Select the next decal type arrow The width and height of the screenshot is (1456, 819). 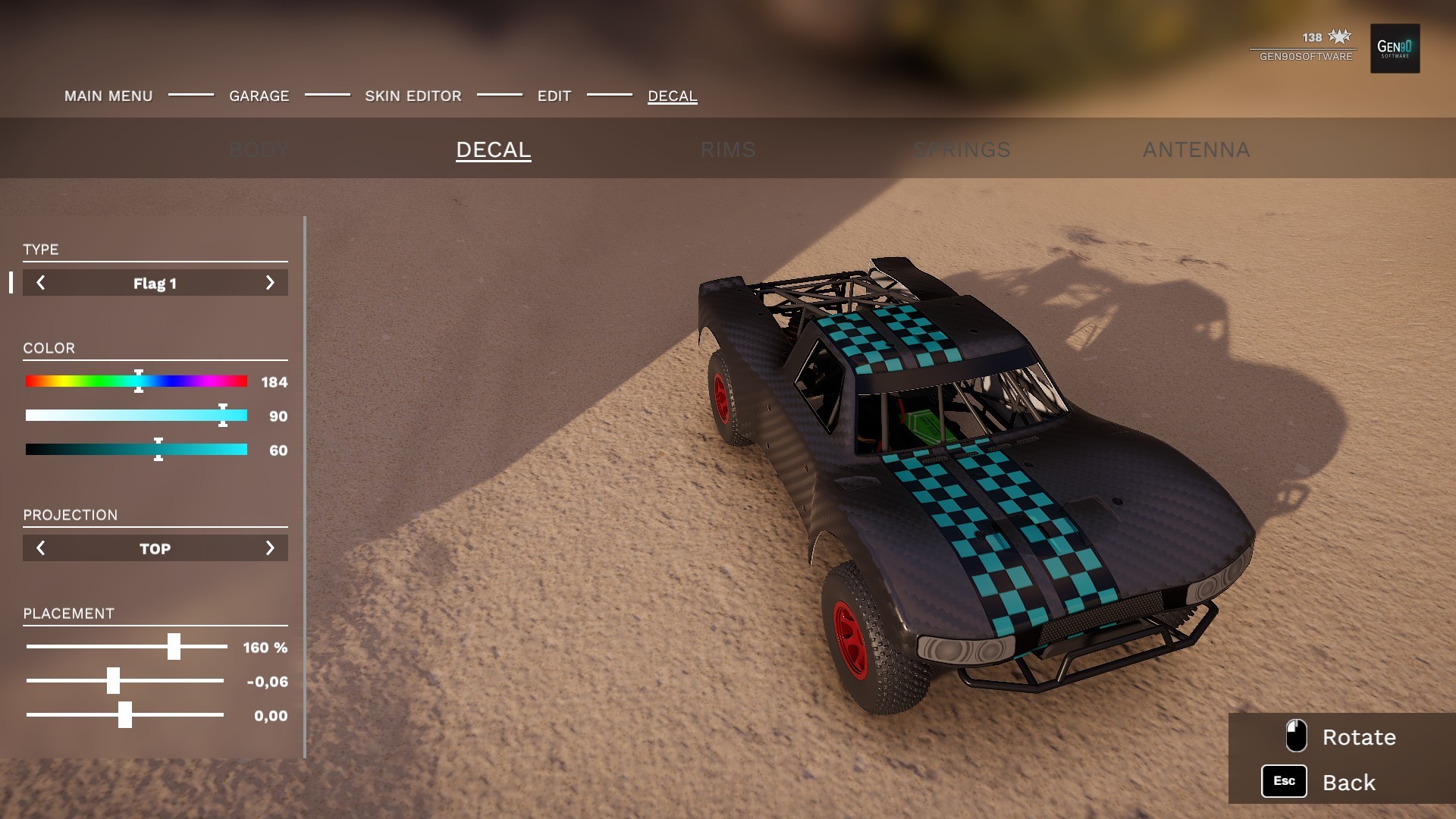(270, 283)
